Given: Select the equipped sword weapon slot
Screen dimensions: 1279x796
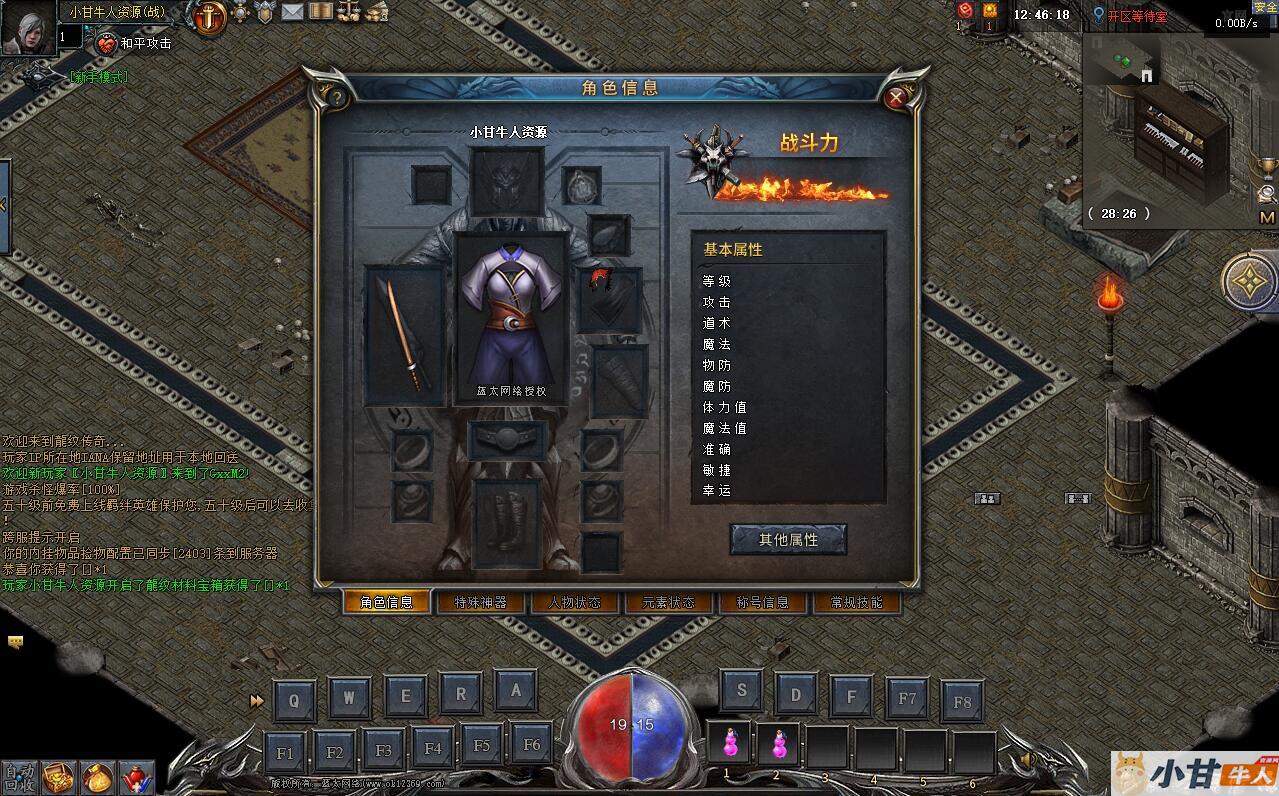Looking at the screenshot, I should click(x=404, y=335).
